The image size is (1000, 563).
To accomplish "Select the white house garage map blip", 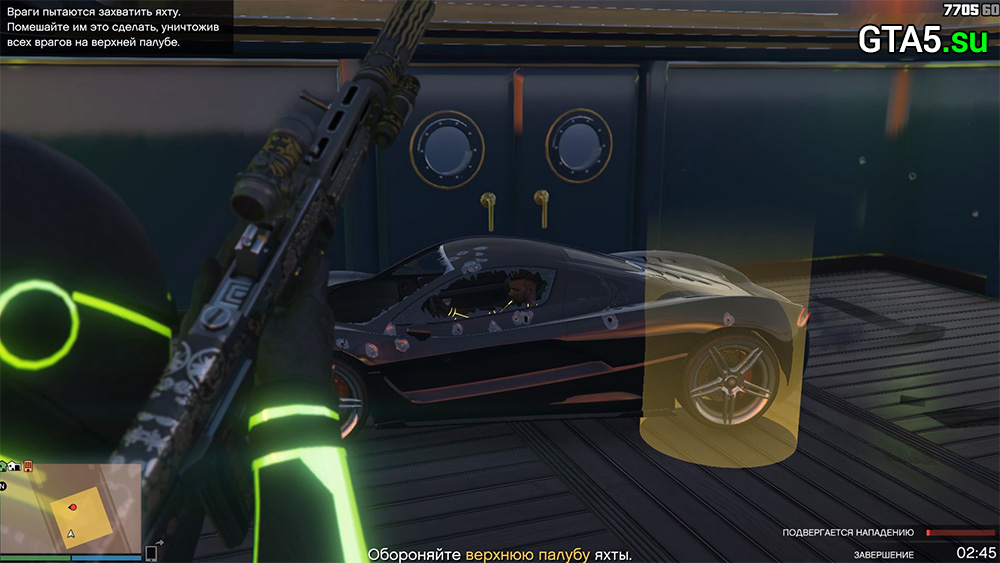I will click(14, 466).
